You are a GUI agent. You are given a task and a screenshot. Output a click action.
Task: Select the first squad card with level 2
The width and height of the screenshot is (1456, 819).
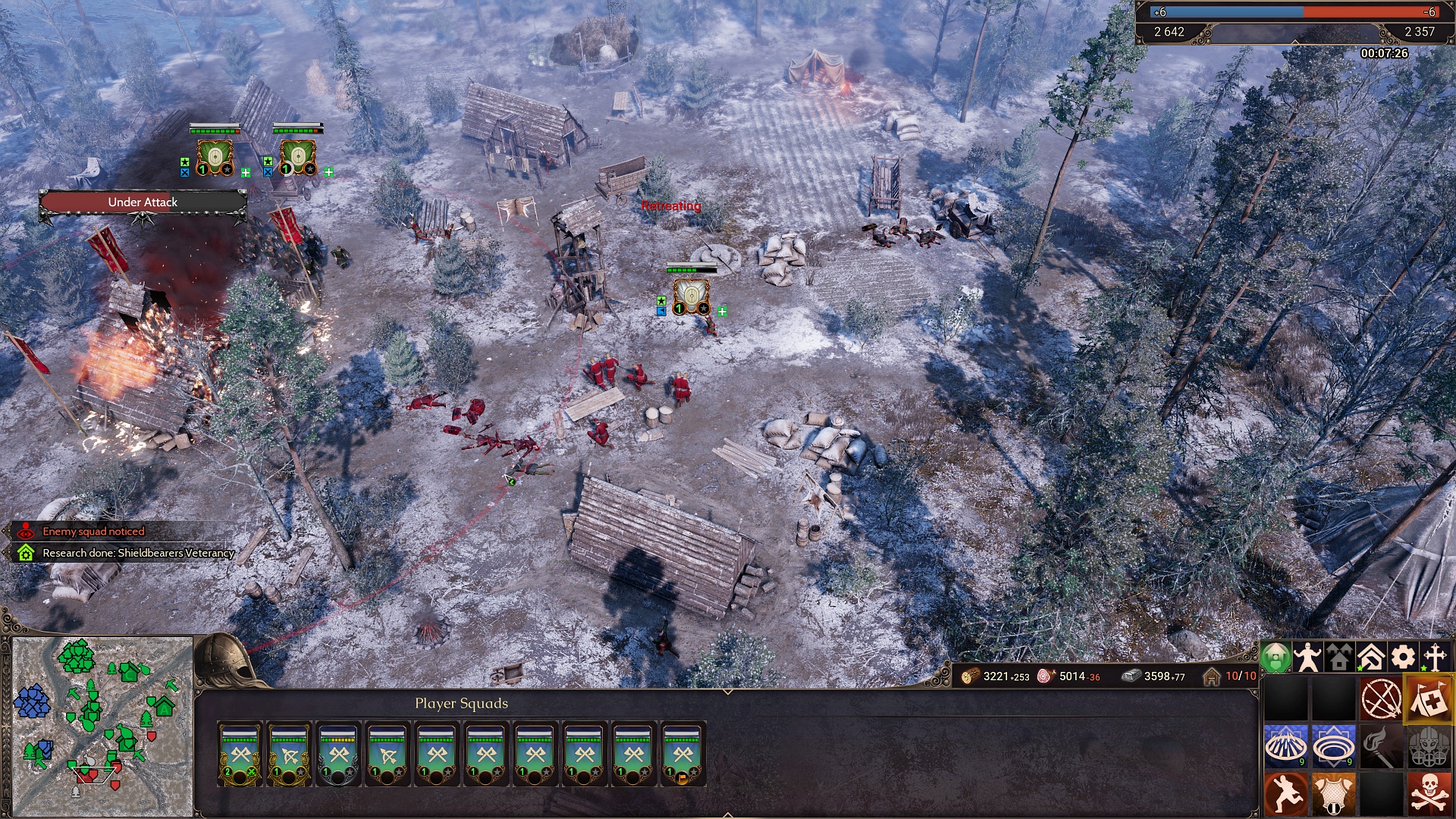pos(240,754)
